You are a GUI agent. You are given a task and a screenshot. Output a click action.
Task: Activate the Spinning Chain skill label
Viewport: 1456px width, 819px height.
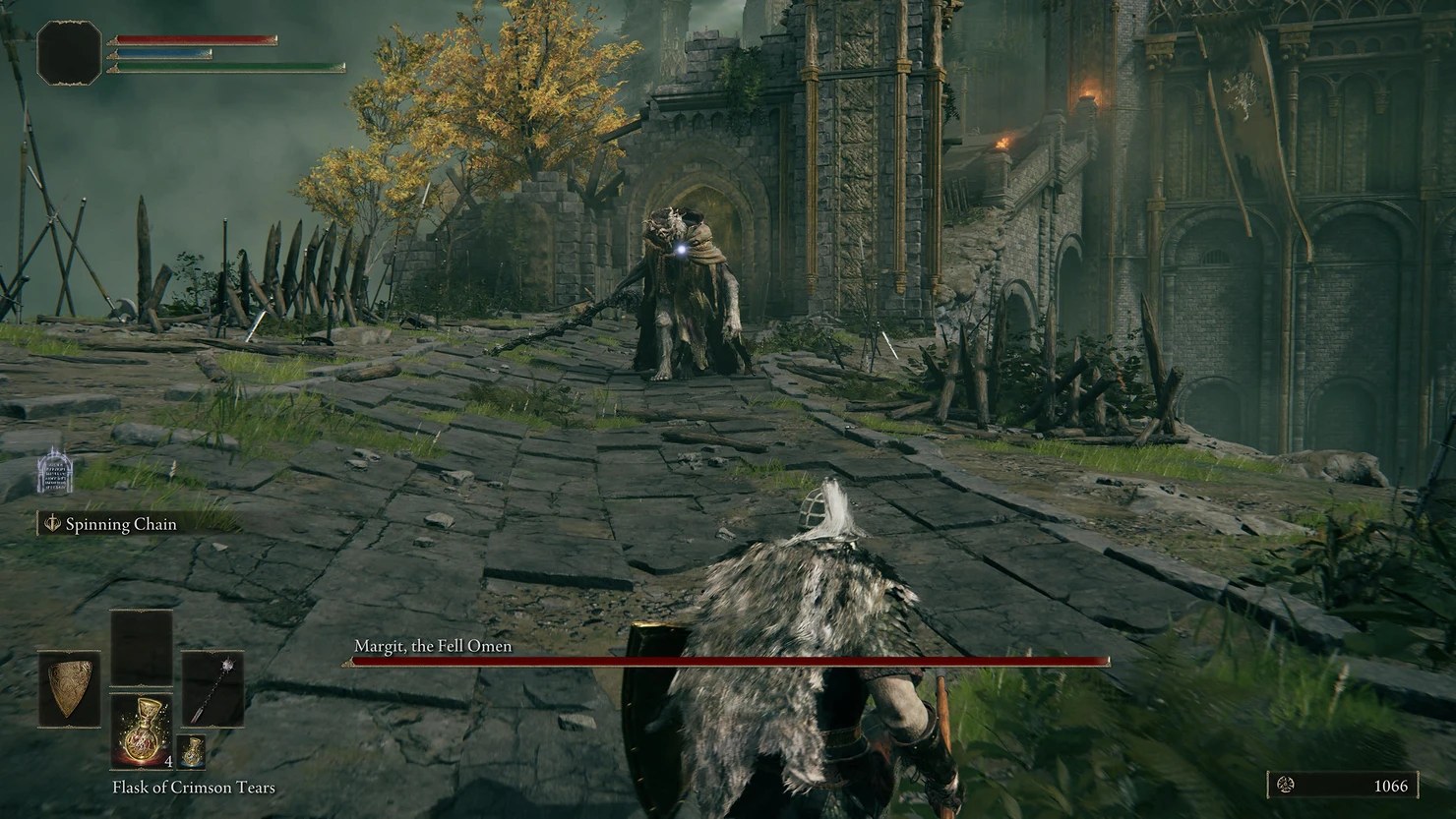121,524
